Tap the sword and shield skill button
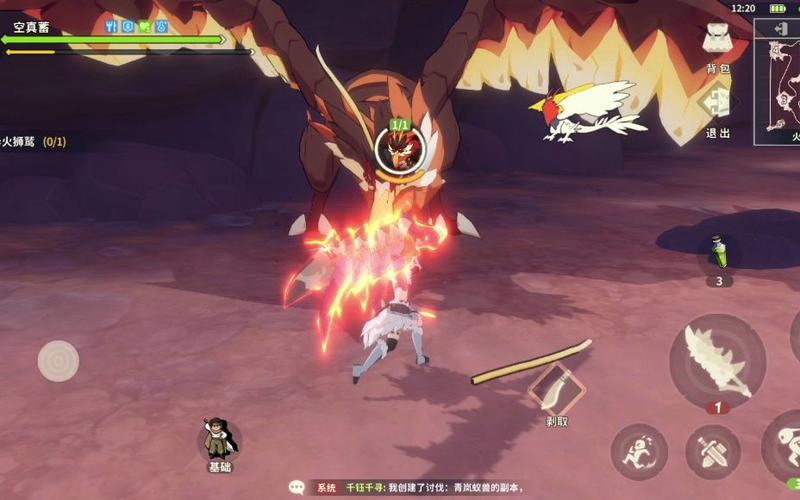 click(x=713, y=451)
